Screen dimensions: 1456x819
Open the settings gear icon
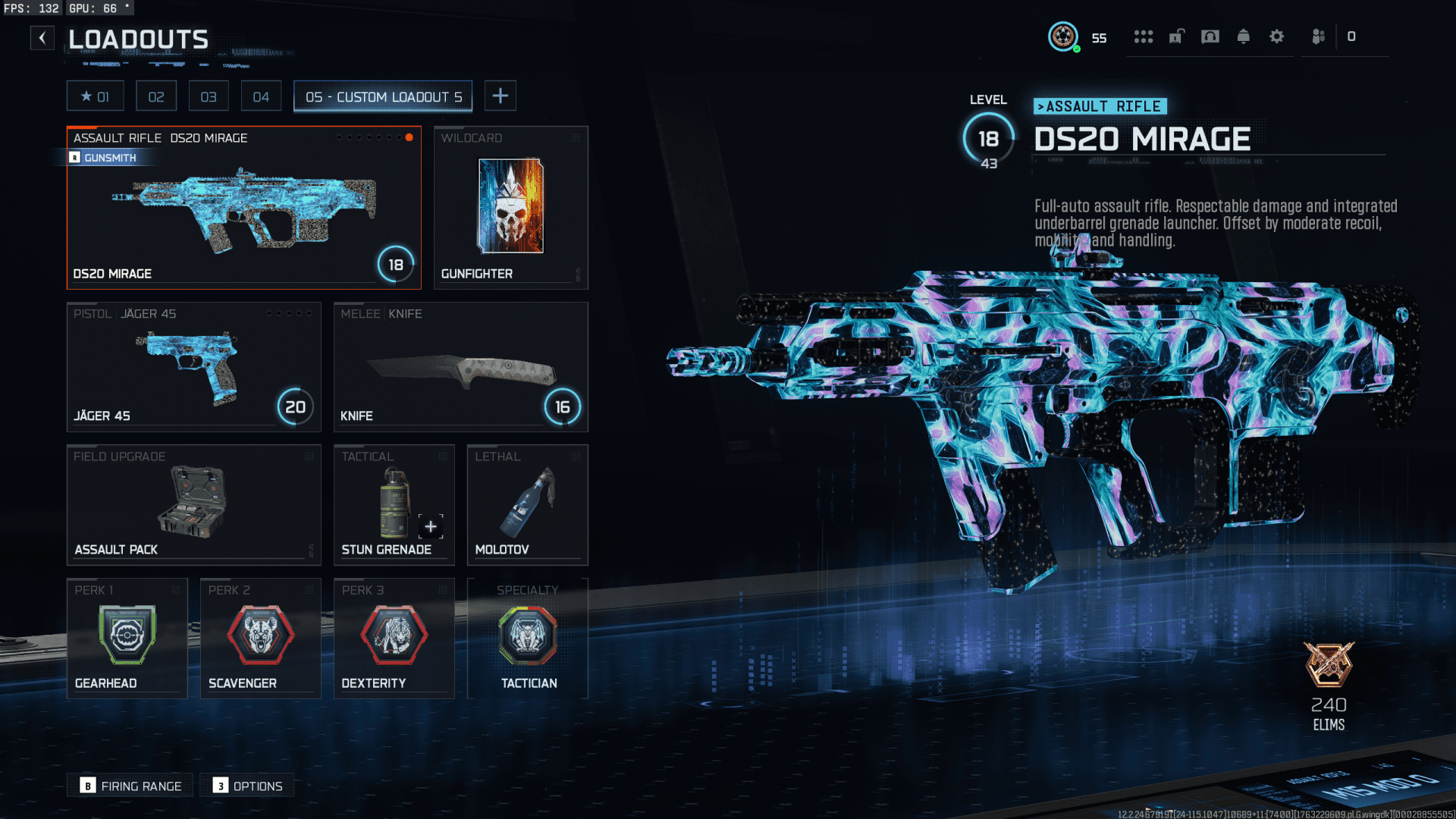[x=1276, y=36]
